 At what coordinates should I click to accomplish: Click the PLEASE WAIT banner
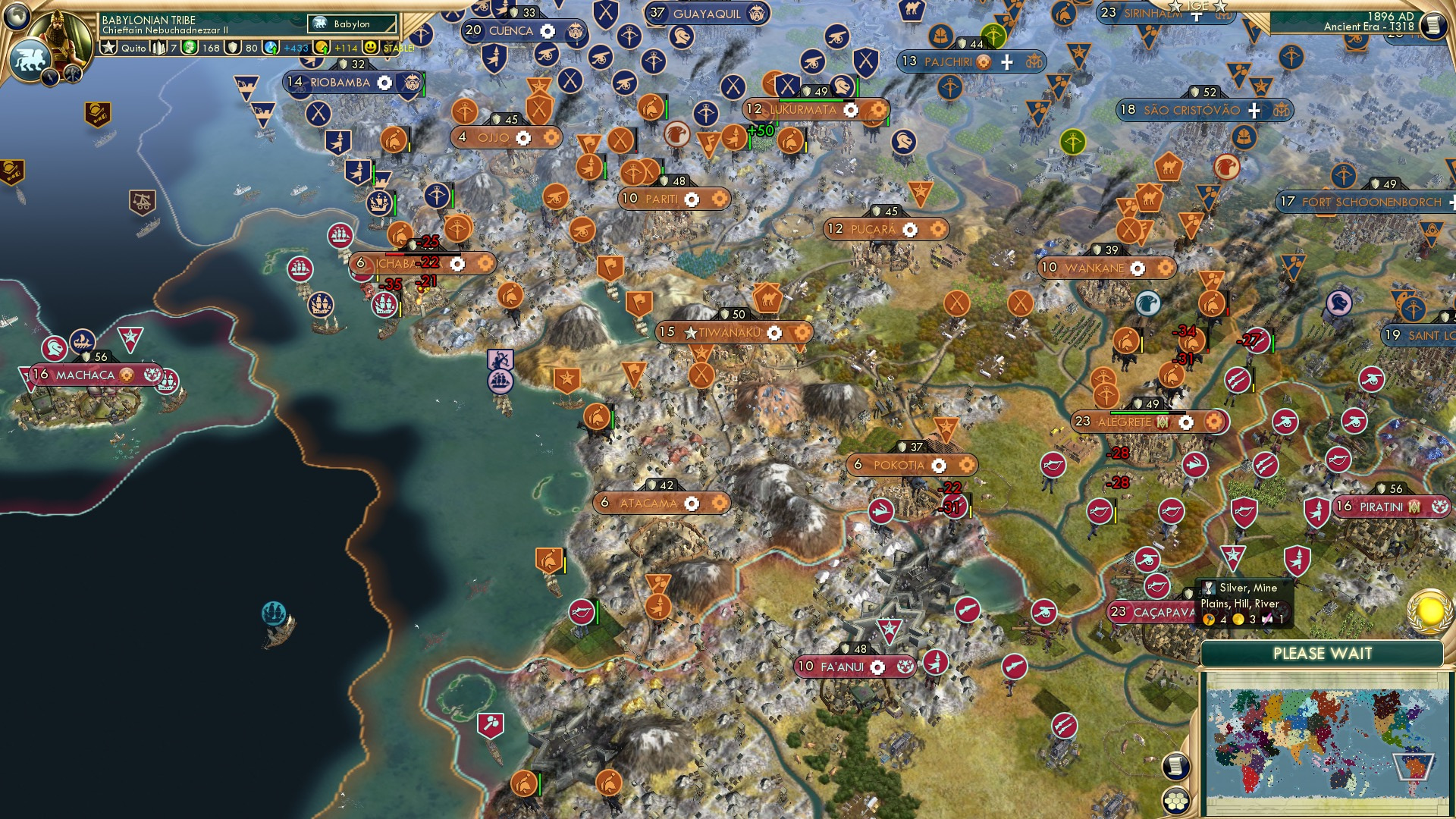pos(1323,652)
